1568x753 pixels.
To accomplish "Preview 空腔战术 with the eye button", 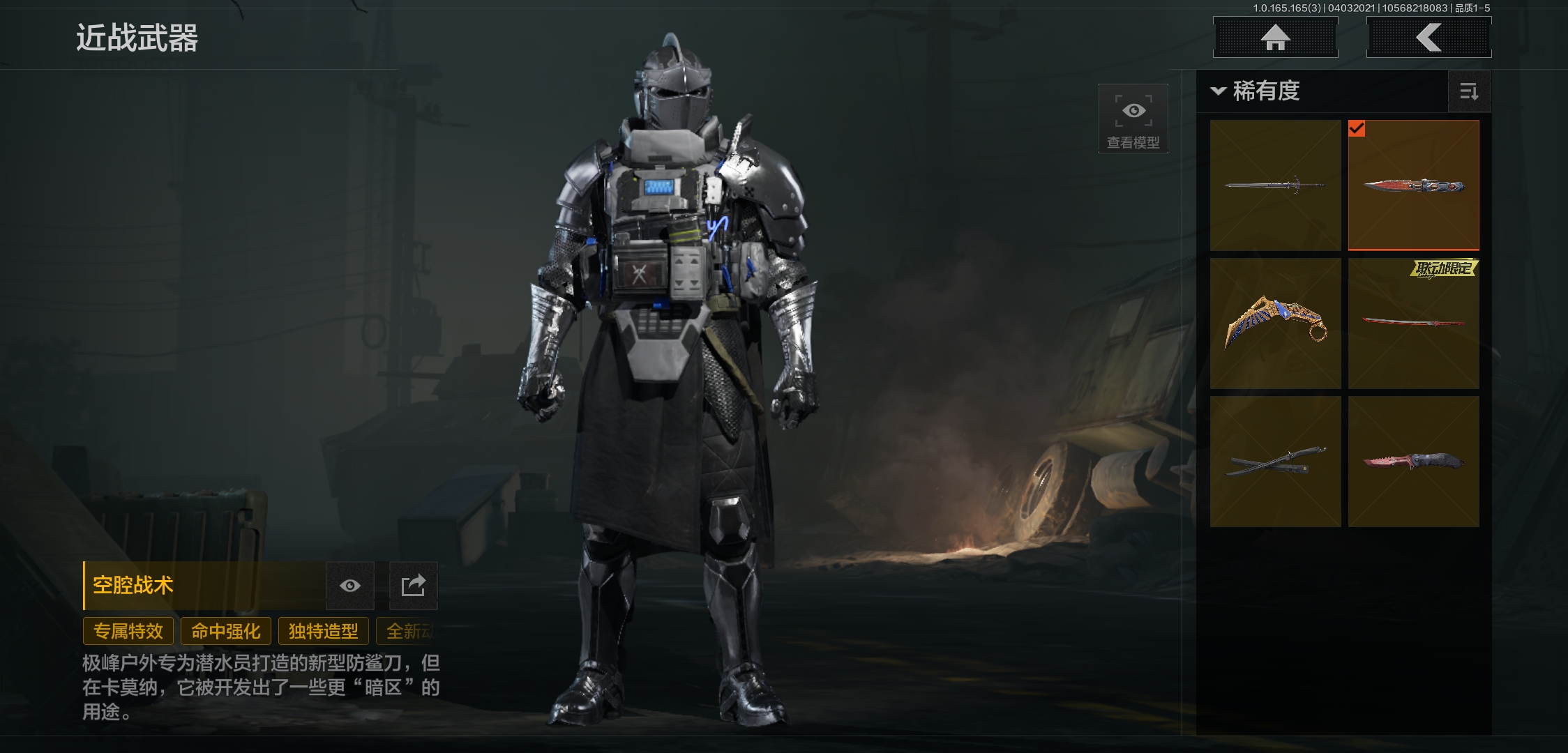I will [x=350, y=586].
